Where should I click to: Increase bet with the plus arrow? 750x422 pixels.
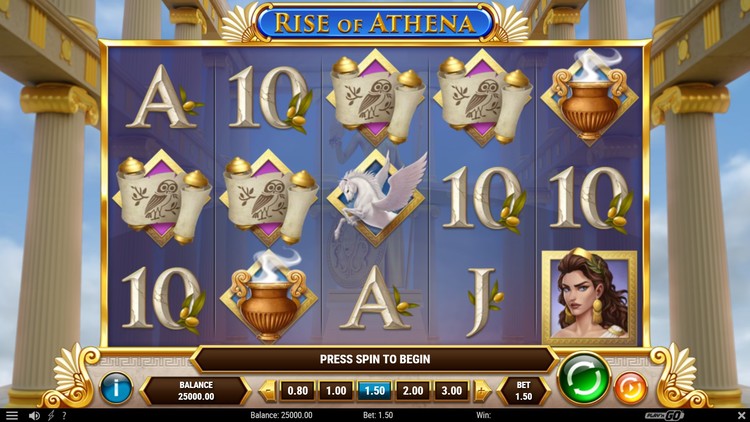point(482,390)
